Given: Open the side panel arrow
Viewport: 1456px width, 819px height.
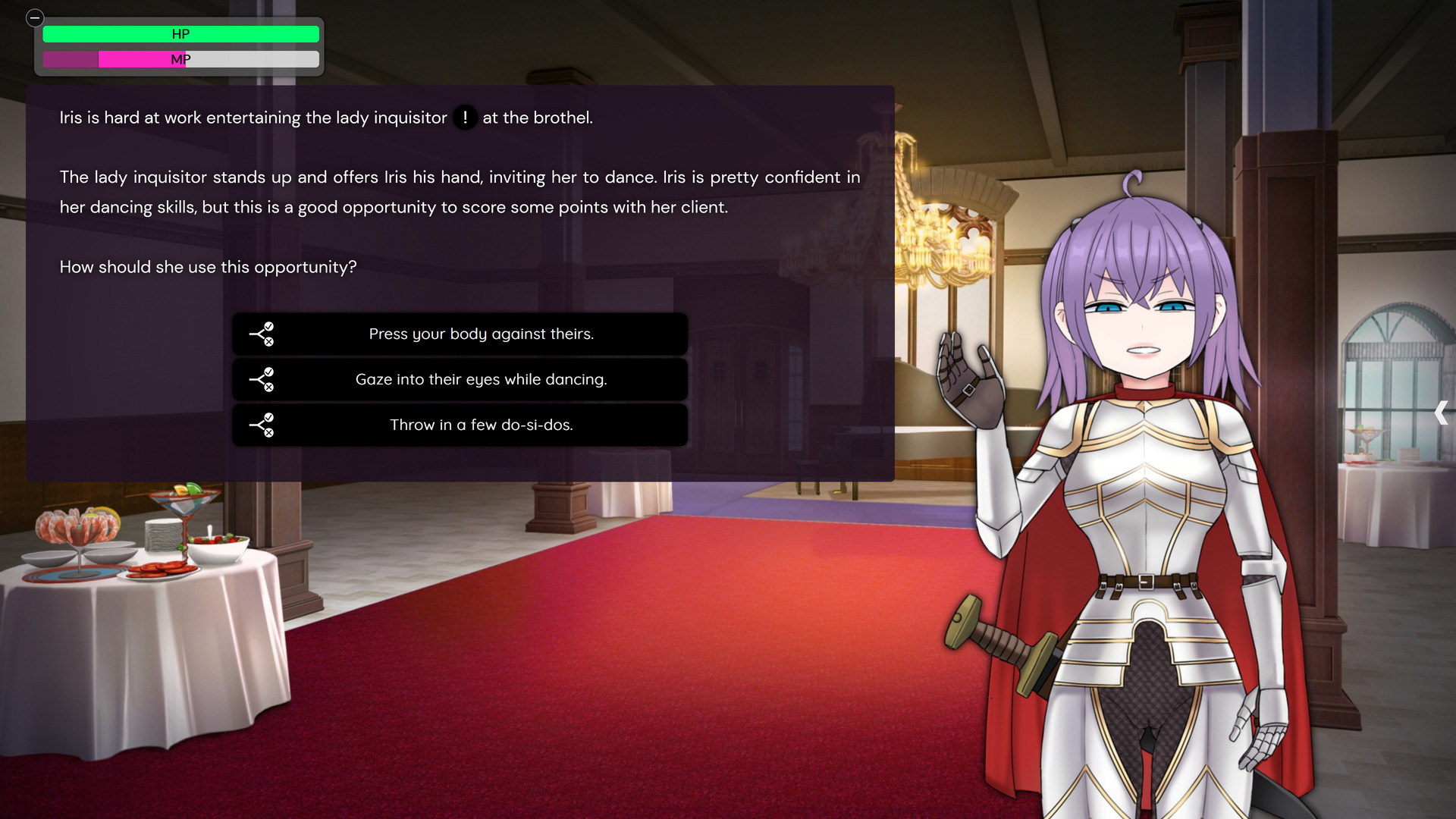Looking at the screenshot, I should (x=1441, y=413).
